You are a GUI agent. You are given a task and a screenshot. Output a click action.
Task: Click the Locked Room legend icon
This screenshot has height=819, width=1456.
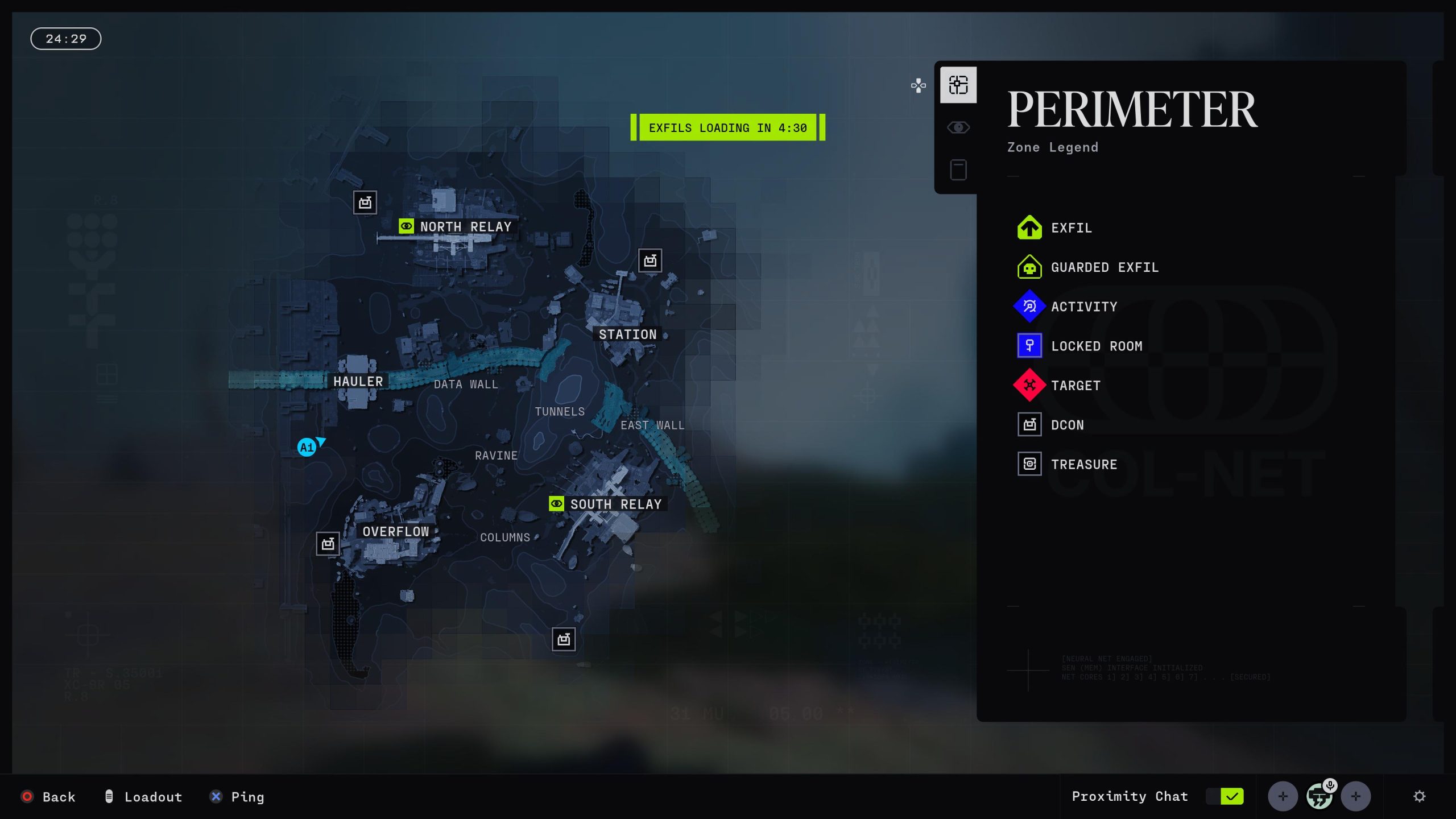[1029, 345]
